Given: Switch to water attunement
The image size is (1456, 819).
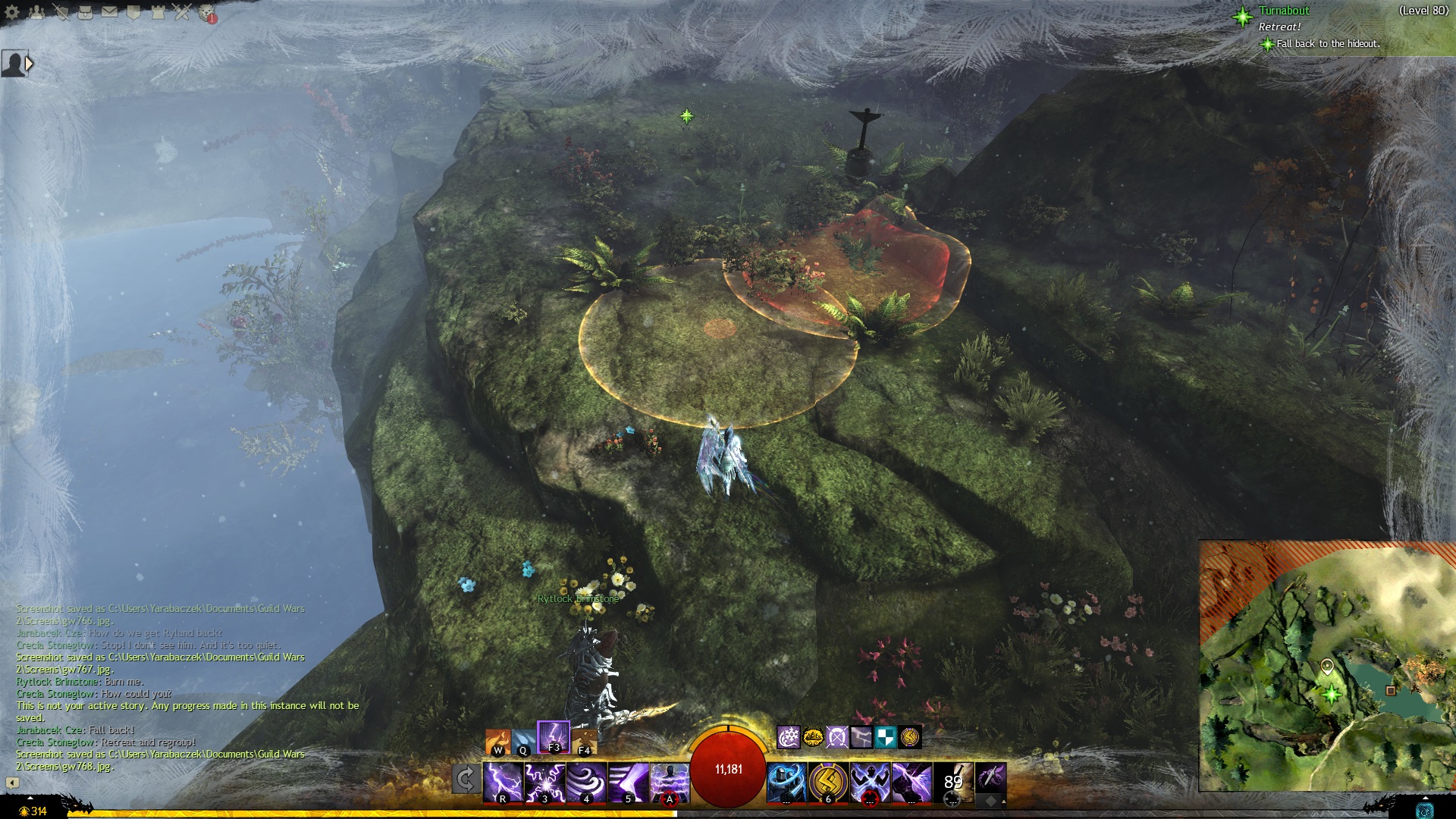Looking at the screenshot, I should coord(522,742).
